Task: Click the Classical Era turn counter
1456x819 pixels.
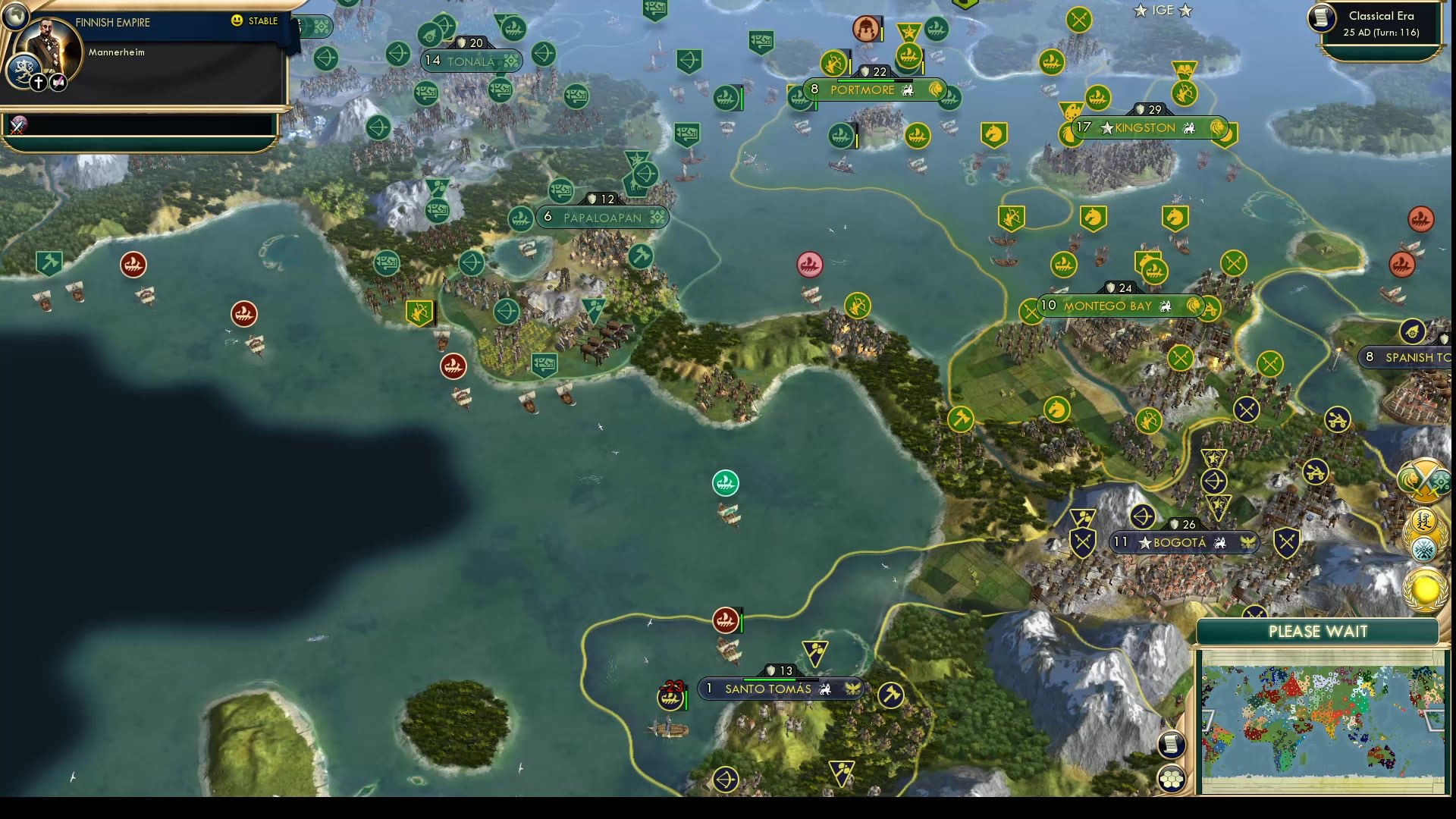Action: [1379, 23]
